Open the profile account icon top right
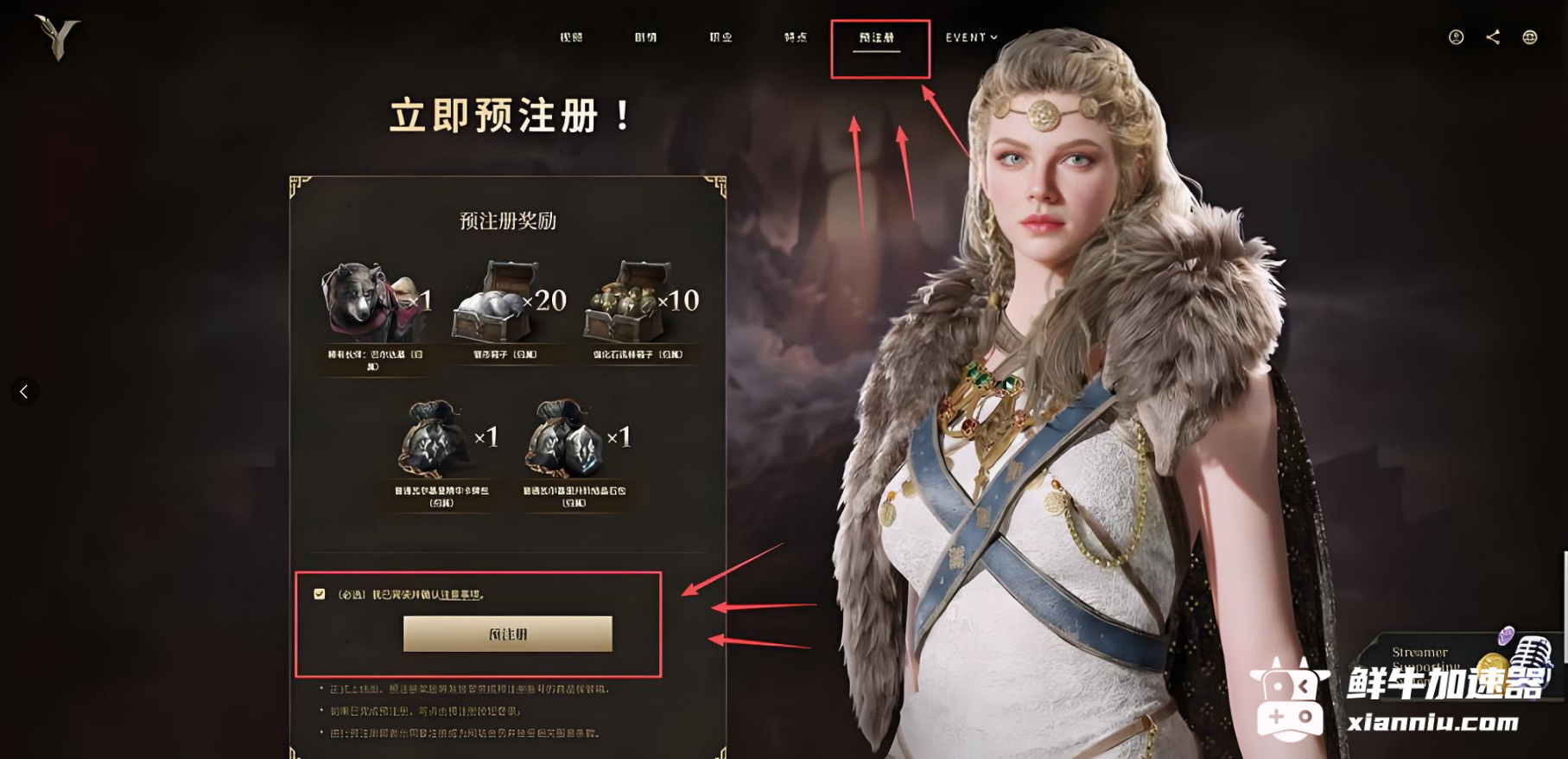Viewport: 1568px width, 759px height. click(1457, 37)
